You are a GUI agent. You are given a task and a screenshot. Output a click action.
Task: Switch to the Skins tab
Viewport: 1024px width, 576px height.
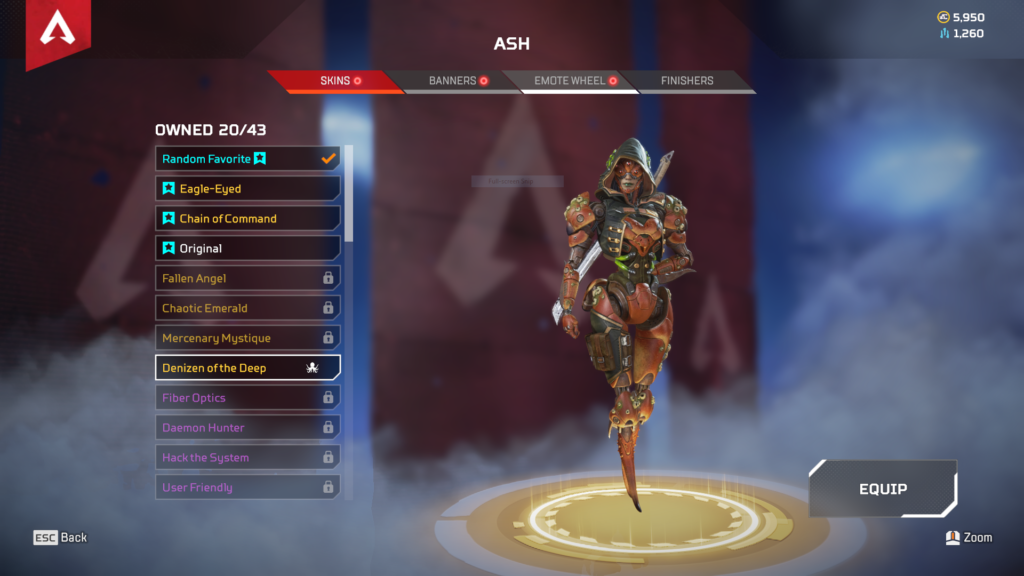pyautogui.click(x=334, y=81)
